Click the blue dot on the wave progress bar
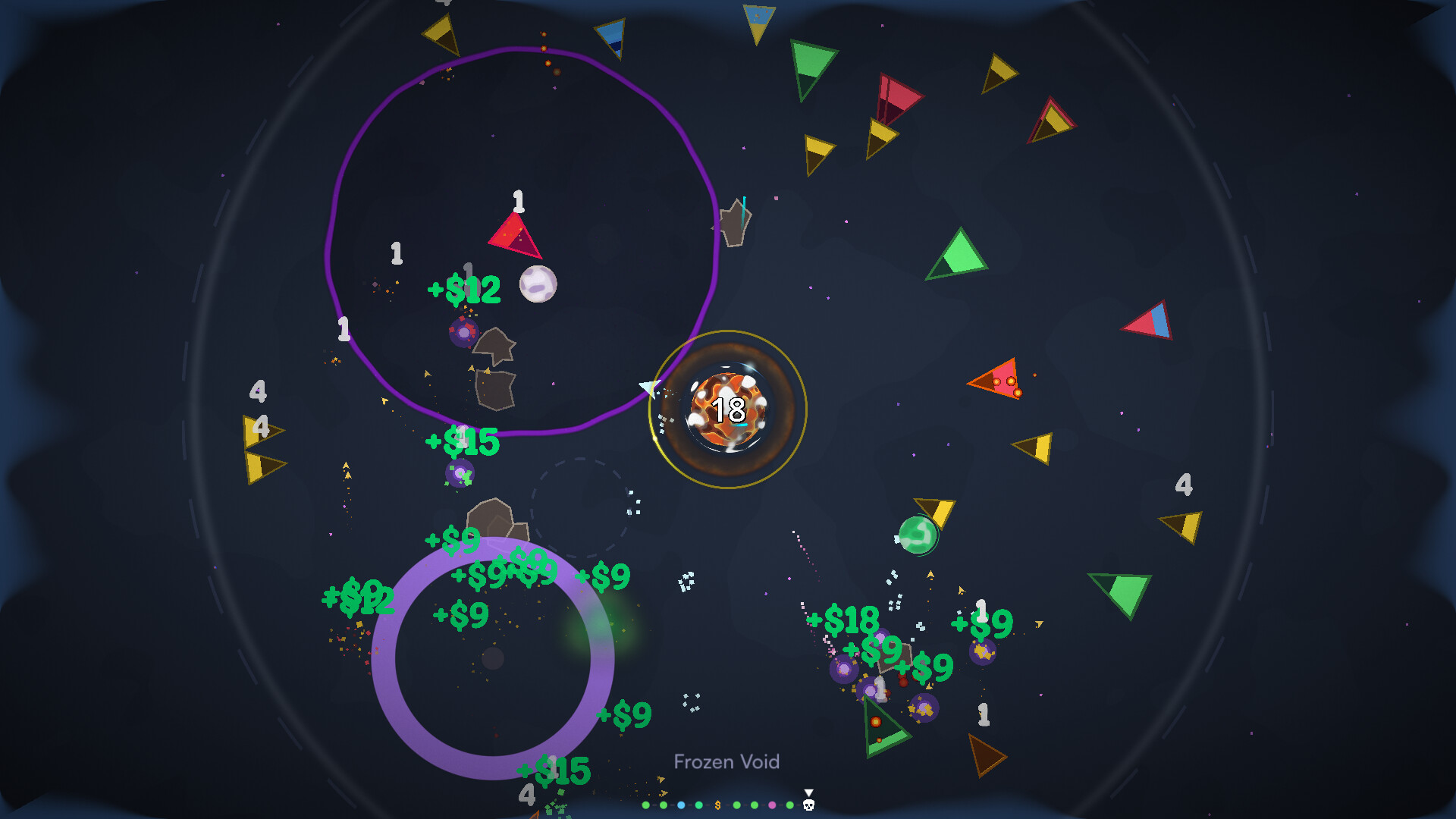 [681, 805]
